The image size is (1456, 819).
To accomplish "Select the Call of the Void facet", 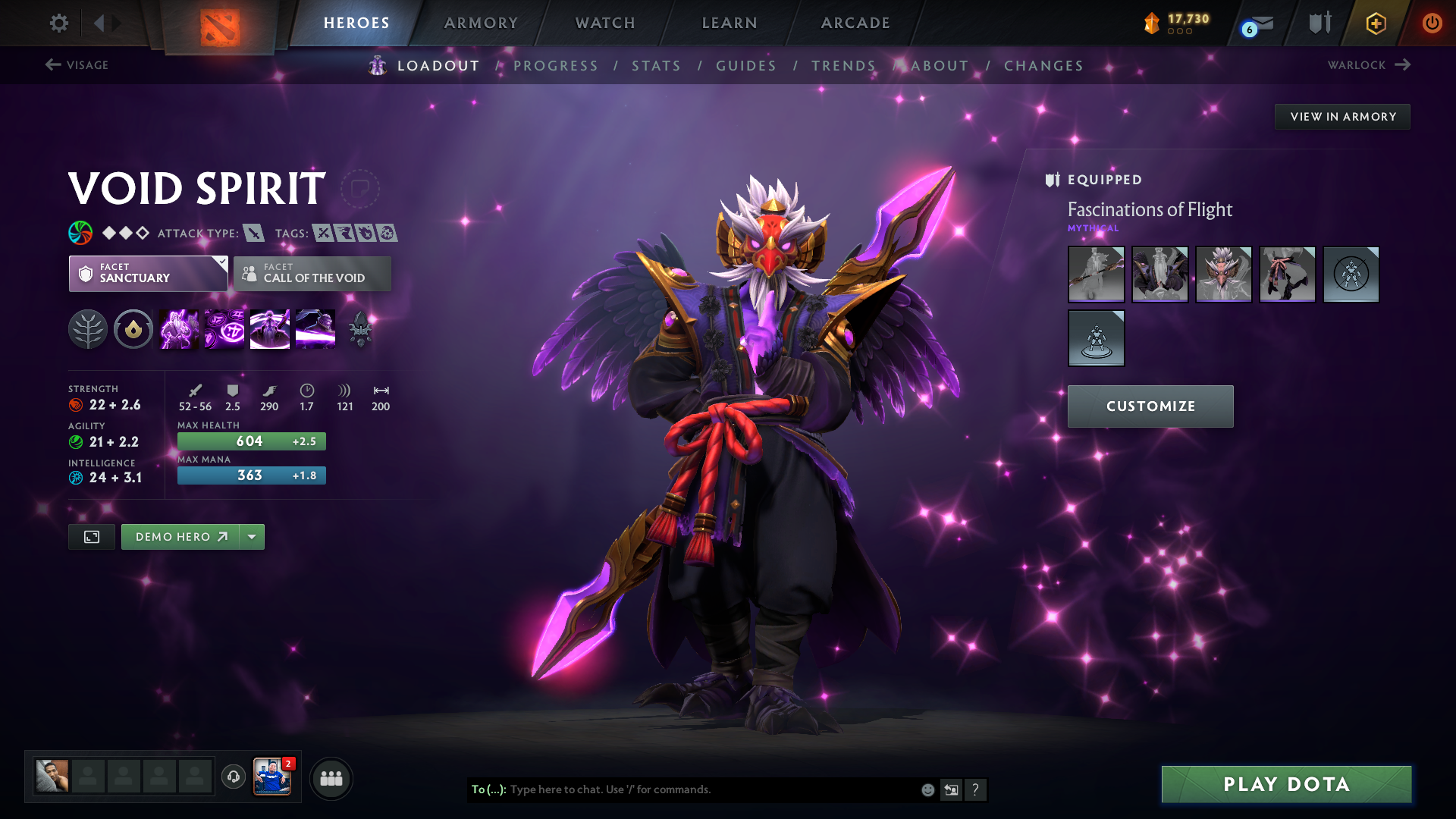I will pos(312,274).
